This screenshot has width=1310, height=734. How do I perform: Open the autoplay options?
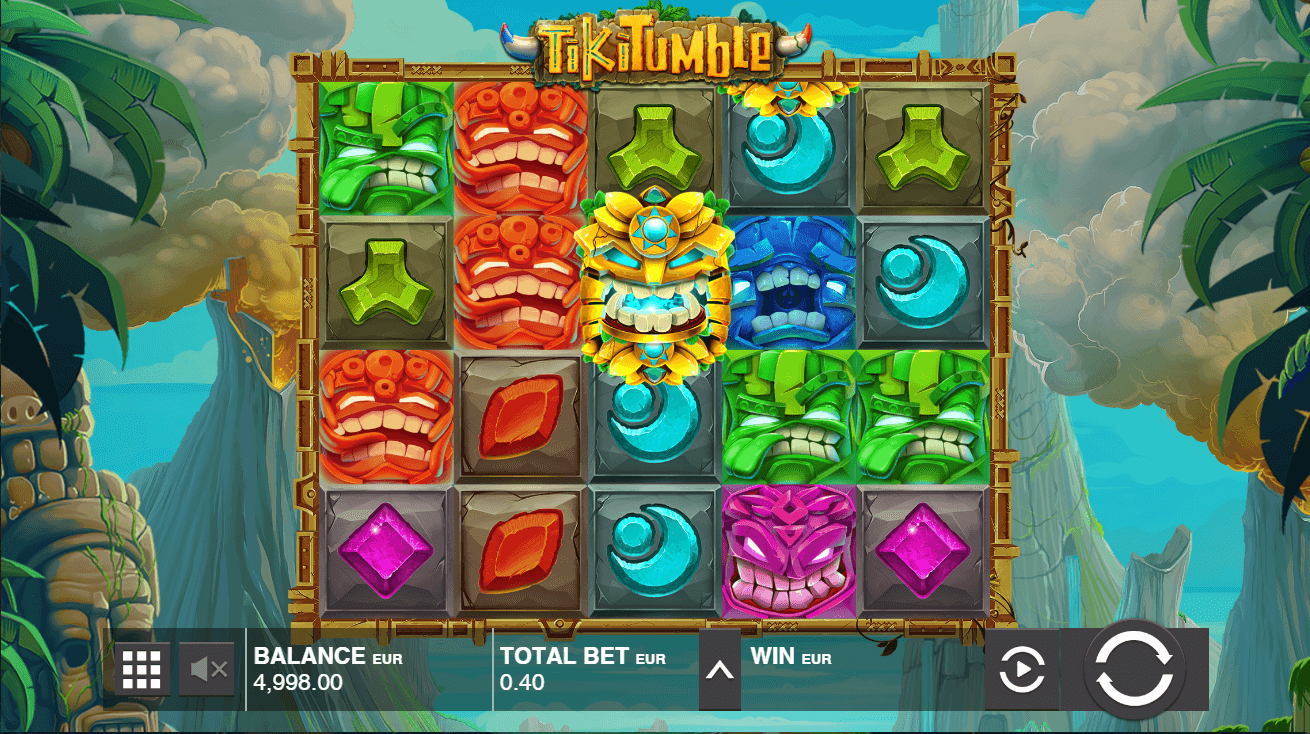[x=1022, y=670]
